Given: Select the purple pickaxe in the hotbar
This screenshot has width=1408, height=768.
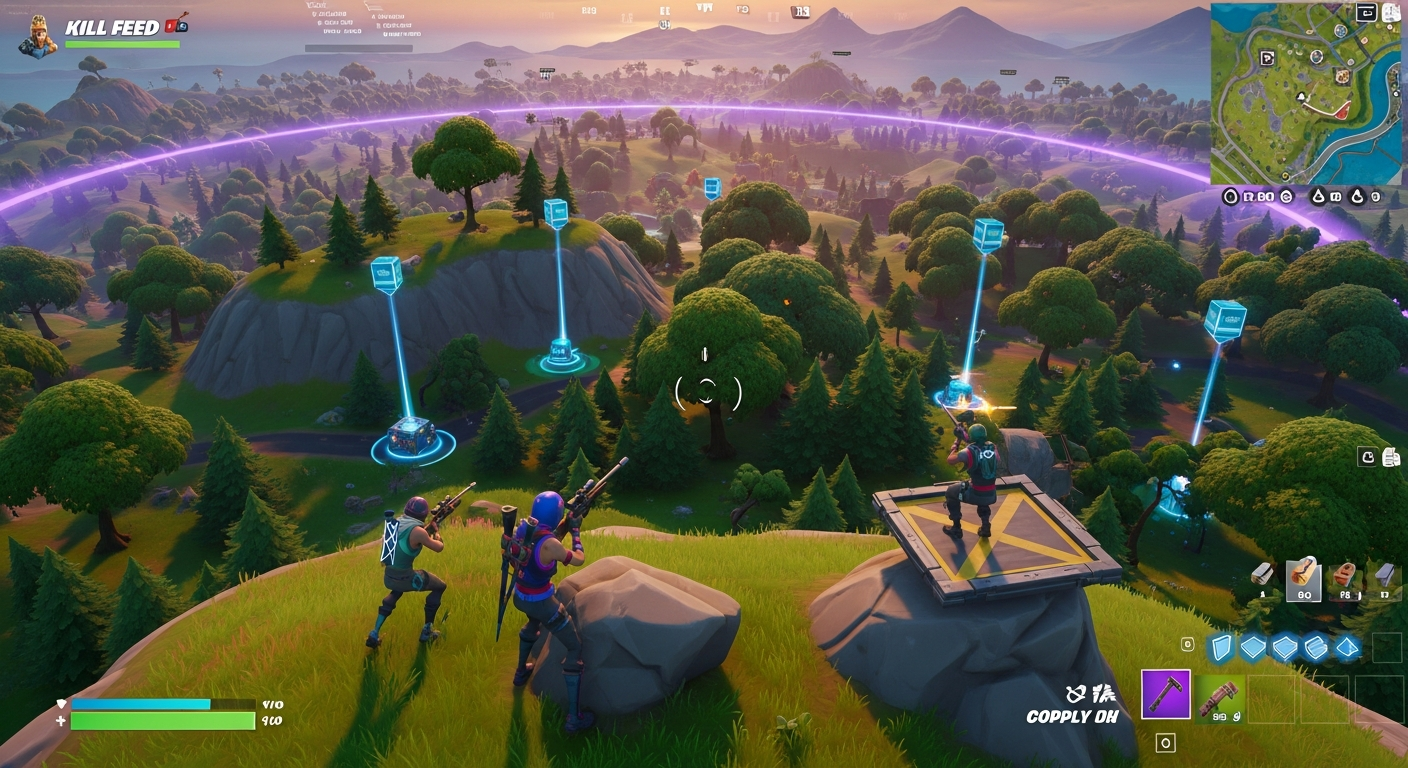Looking at the screenshot, I should (1165, 693).
